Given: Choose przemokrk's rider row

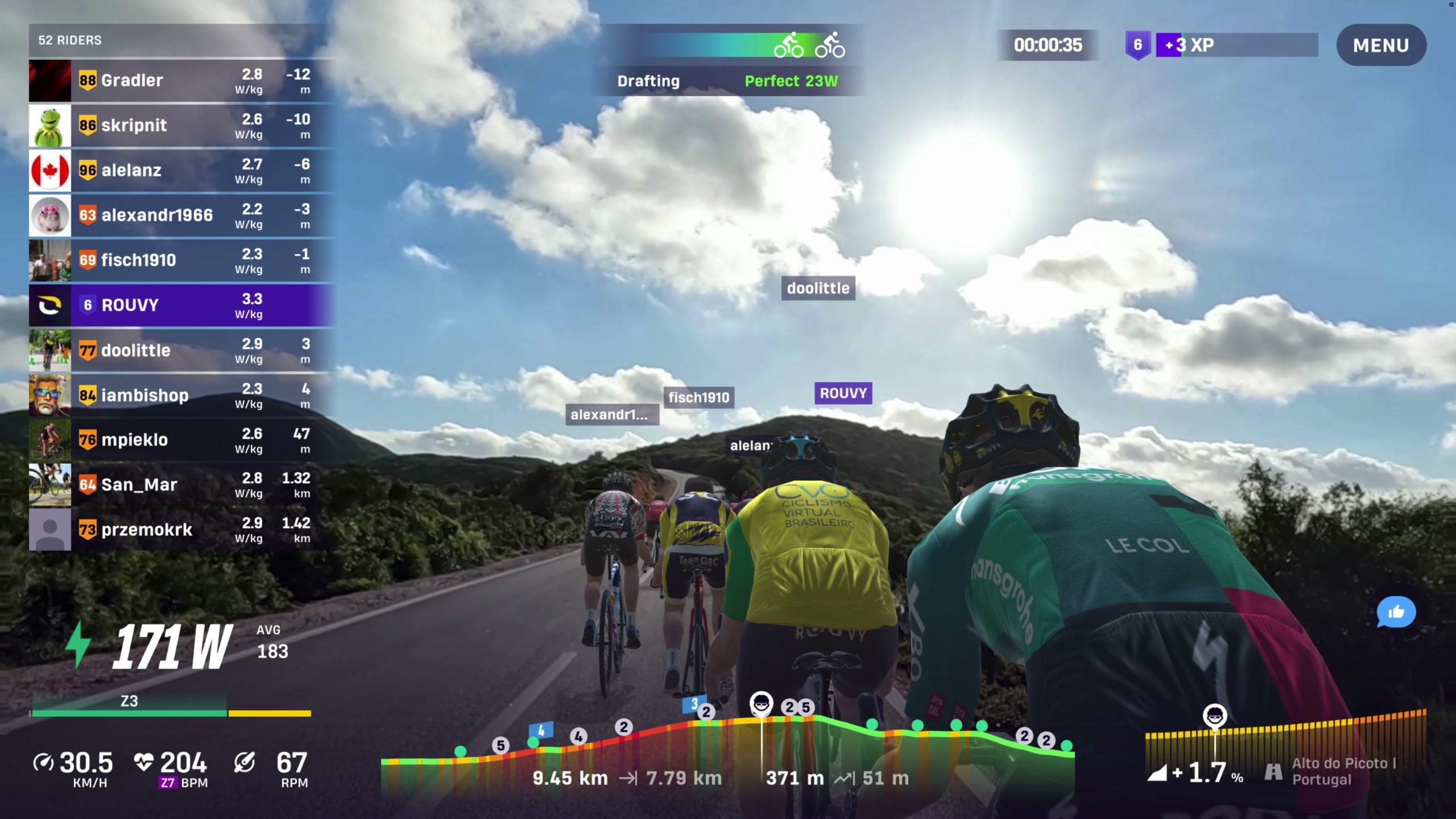Looking at the screenshot, I should click(181, 530).
